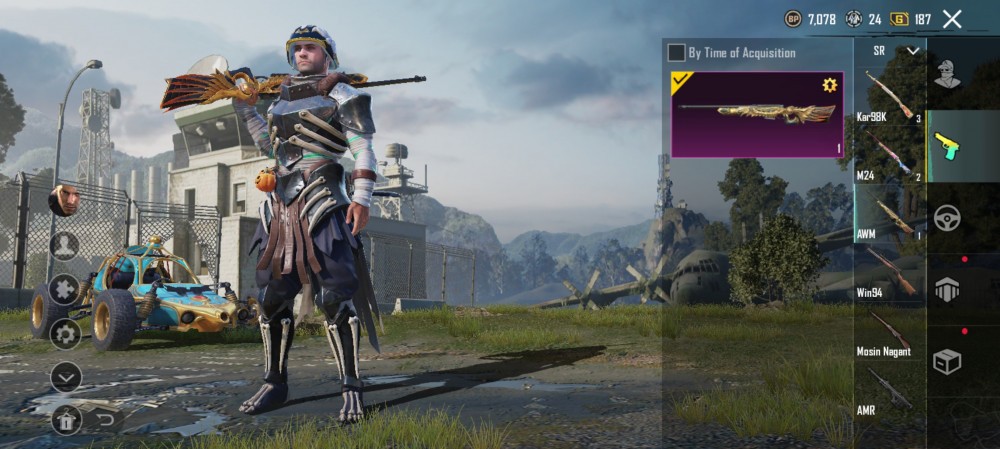Switch to the weapon skins pistol tab
Screen dimensions: 1000x449
point(946,146)
